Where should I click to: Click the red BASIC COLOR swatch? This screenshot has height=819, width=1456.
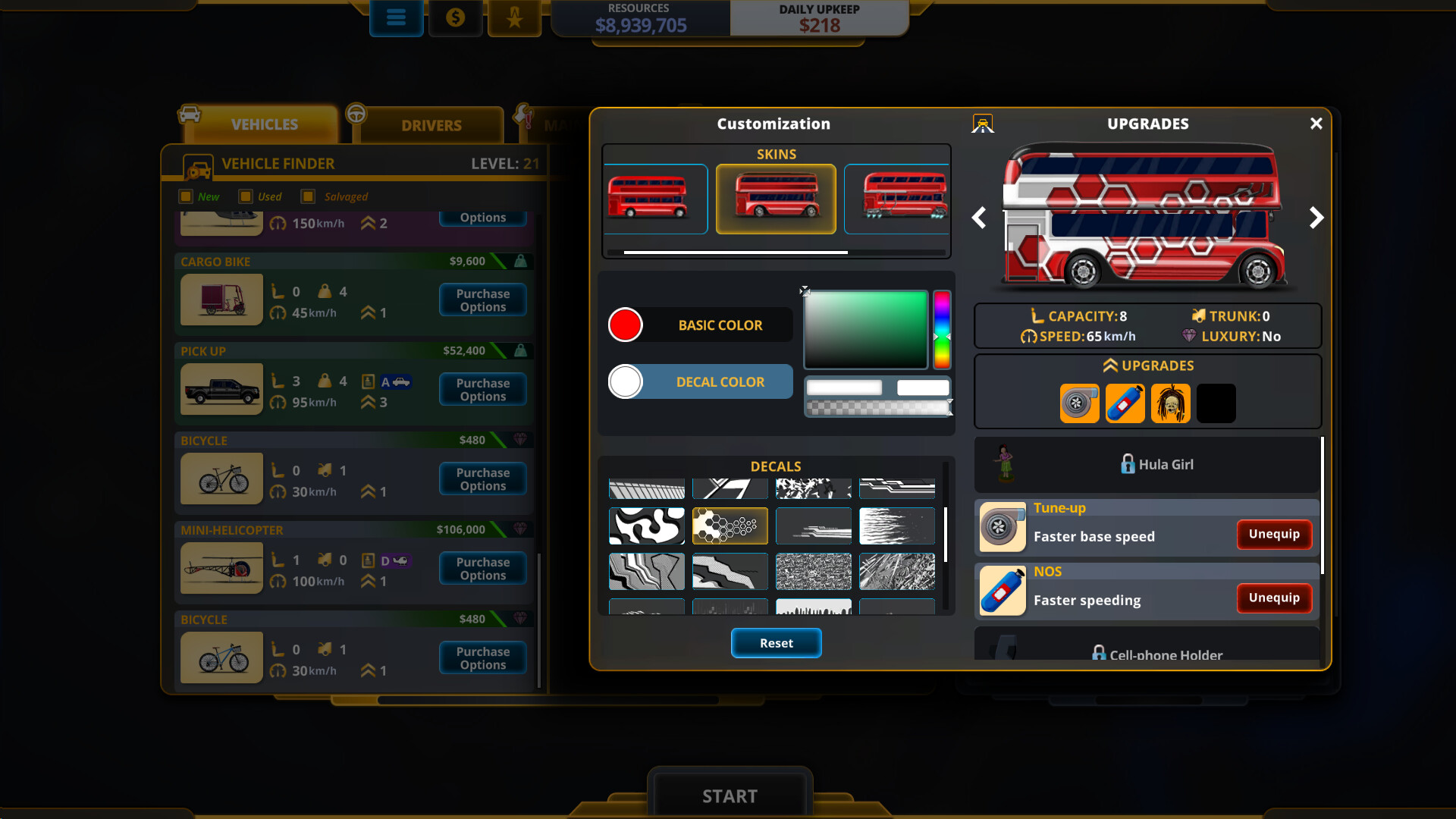click(x=625, y=325)
